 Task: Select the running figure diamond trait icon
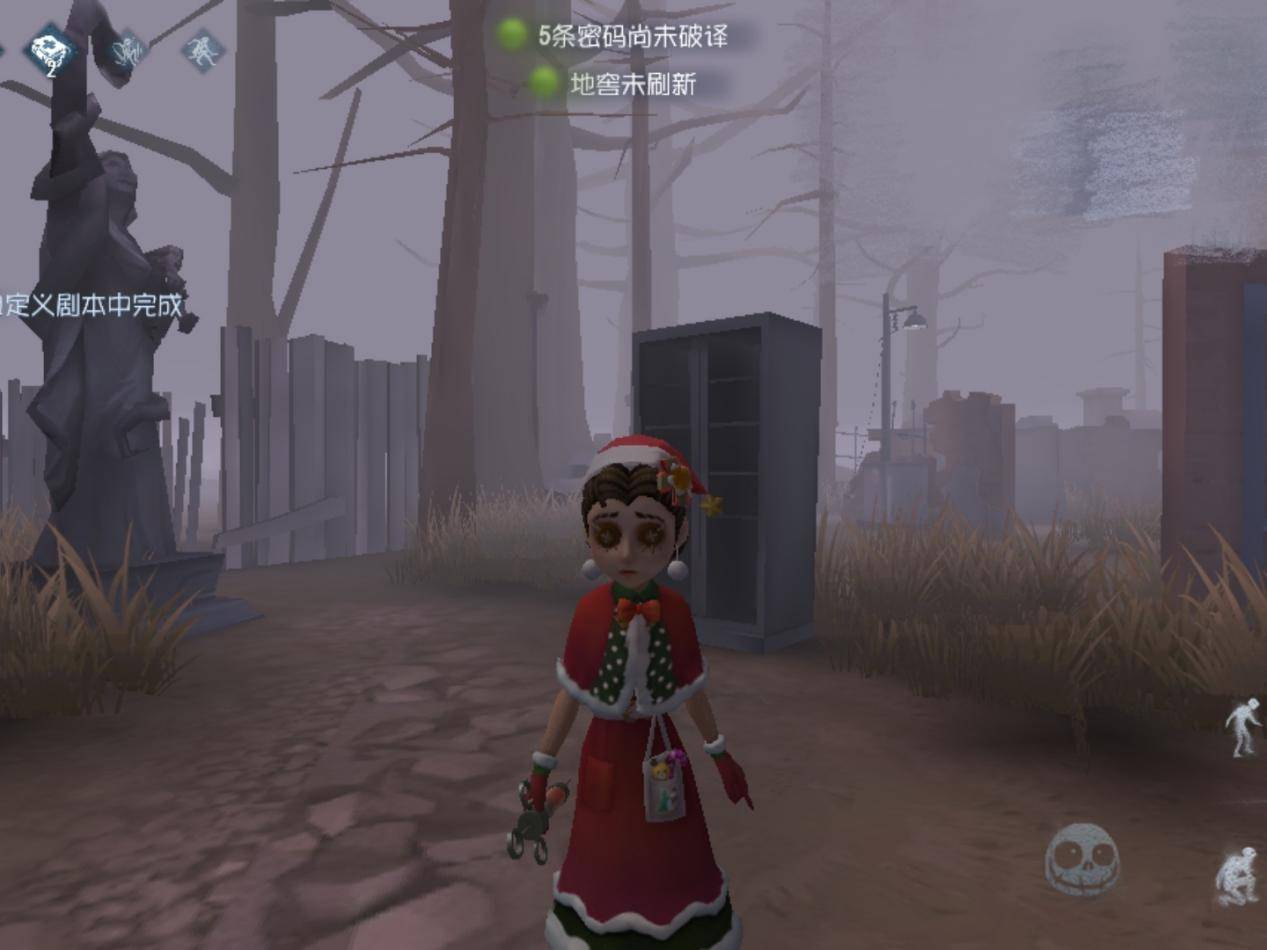[x=203, y=50]
